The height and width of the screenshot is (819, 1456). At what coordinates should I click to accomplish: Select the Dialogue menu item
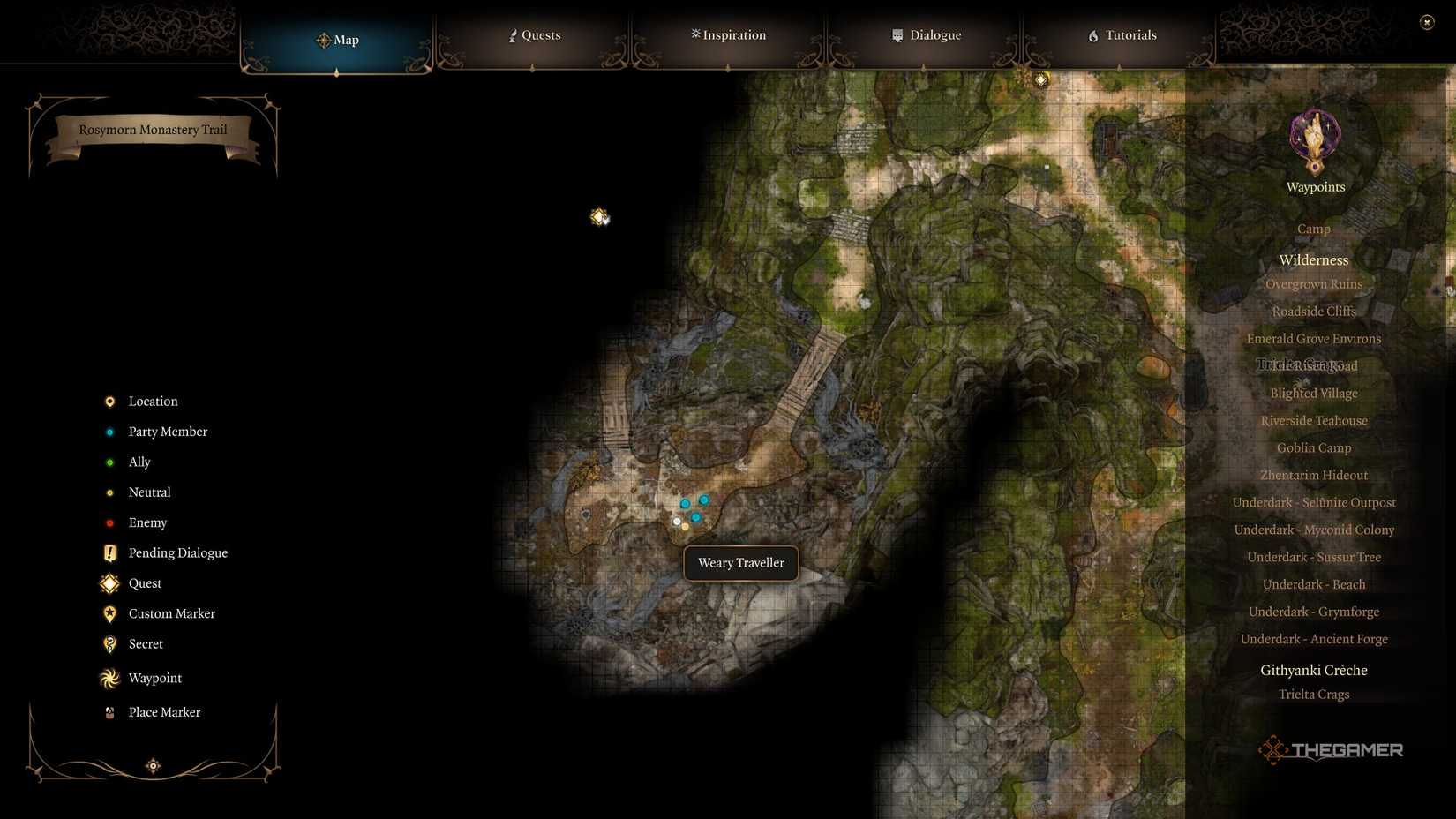(926, 35)
